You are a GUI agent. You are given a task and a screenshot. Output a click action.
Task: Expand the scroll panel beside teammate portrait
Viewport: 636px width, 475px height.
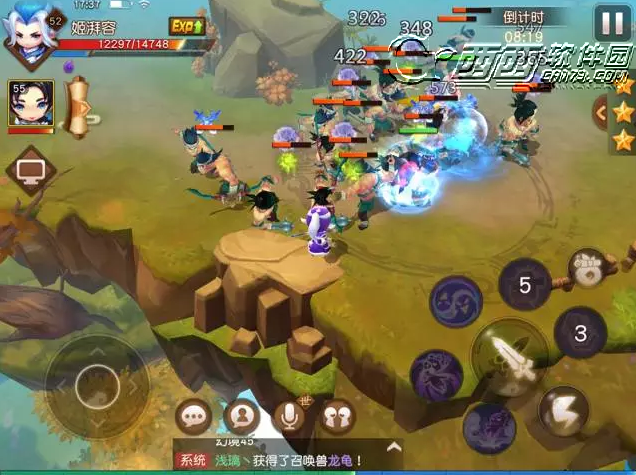point(80,108)
